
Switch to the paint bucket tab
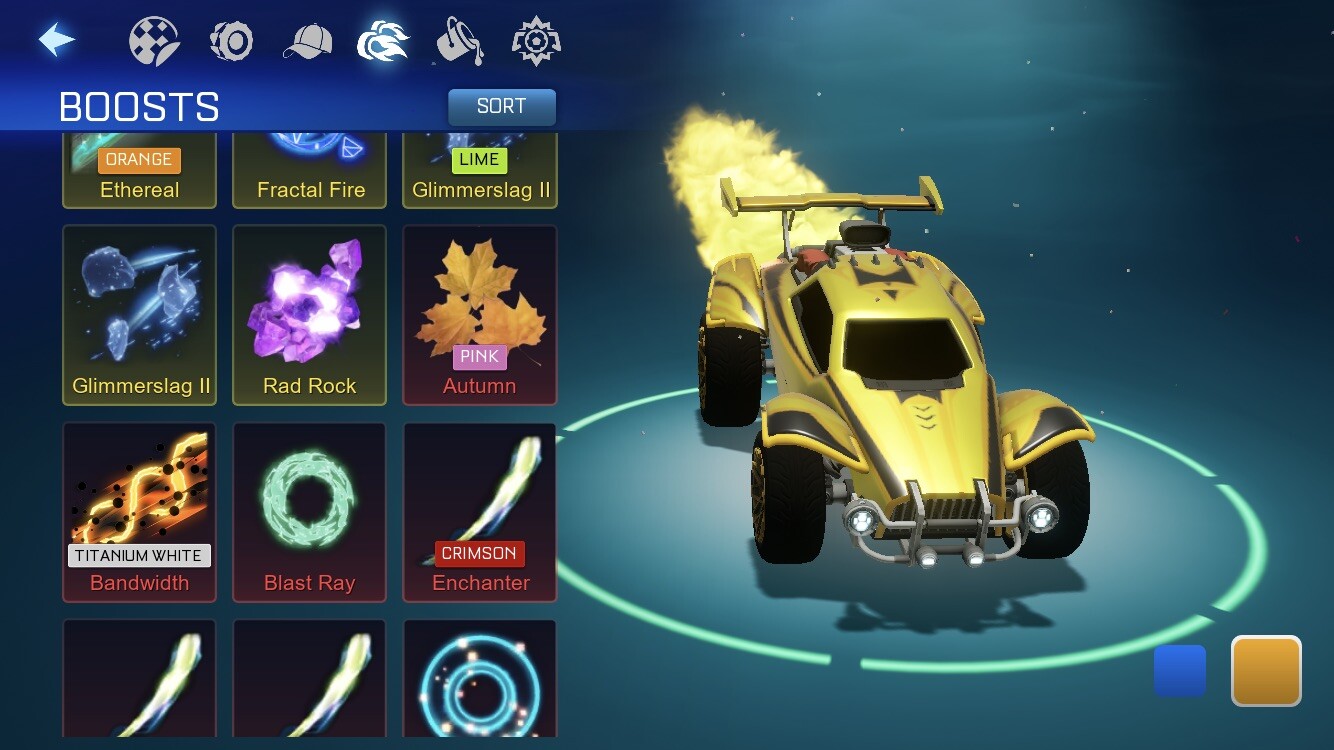click(460, 42)
